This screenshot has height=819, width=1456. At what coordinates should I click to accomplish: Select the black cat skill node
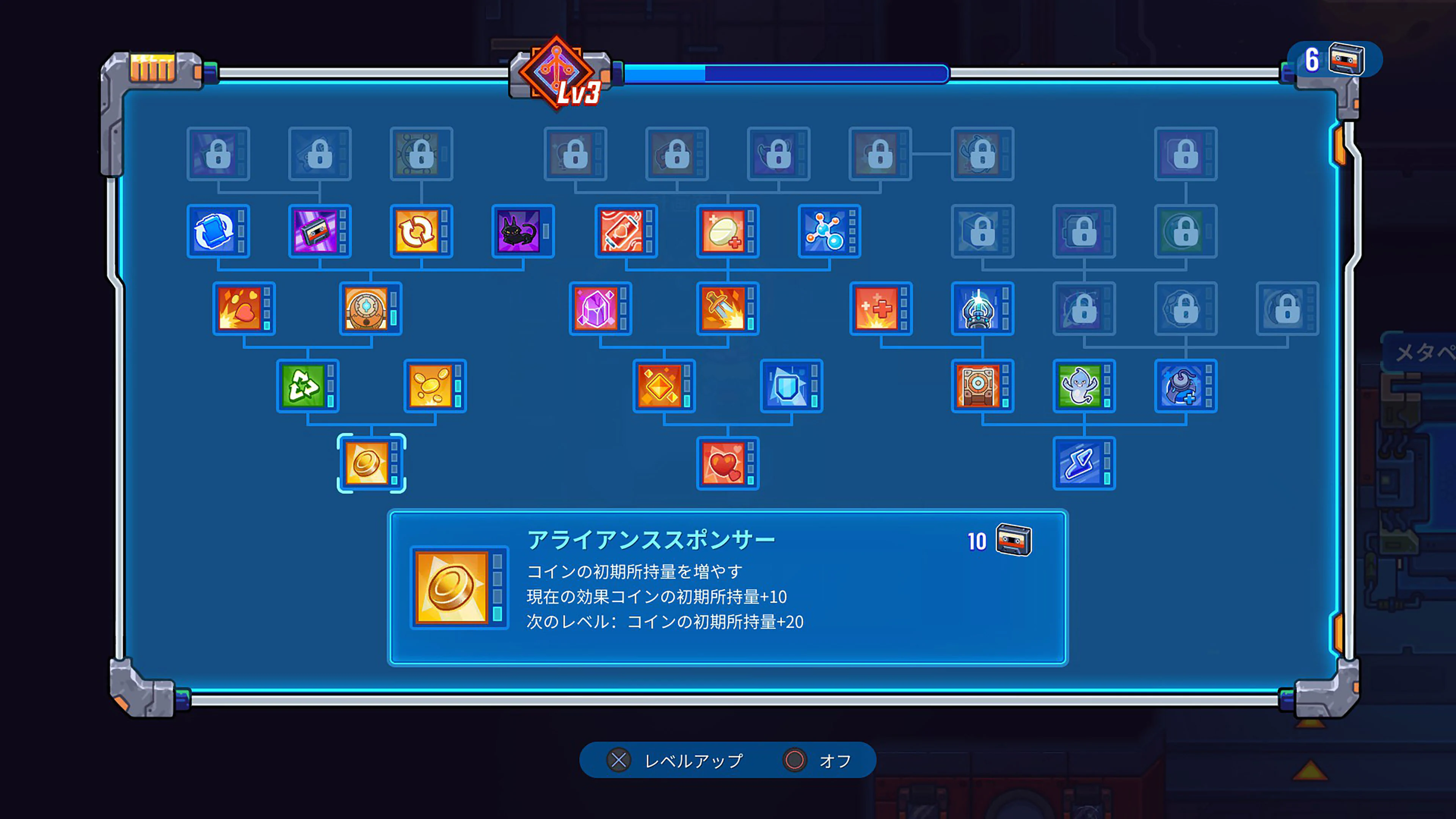click(523, 232)
